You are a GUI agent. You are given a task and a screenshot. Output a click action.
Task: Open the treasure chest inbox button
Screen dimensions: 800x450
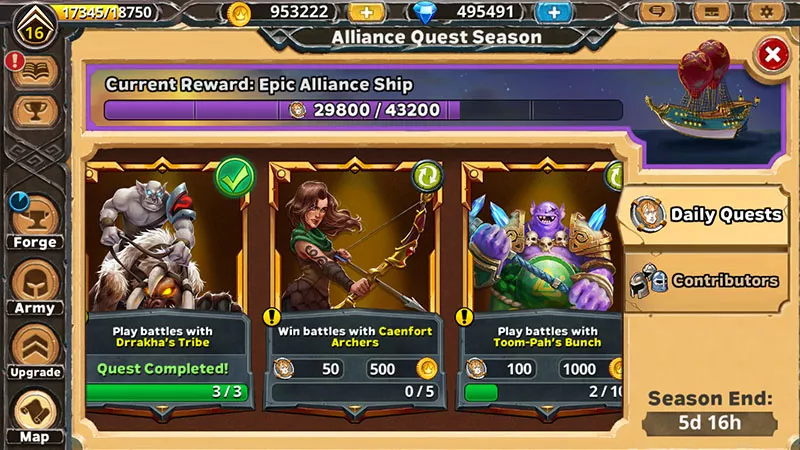pos(712,13)
